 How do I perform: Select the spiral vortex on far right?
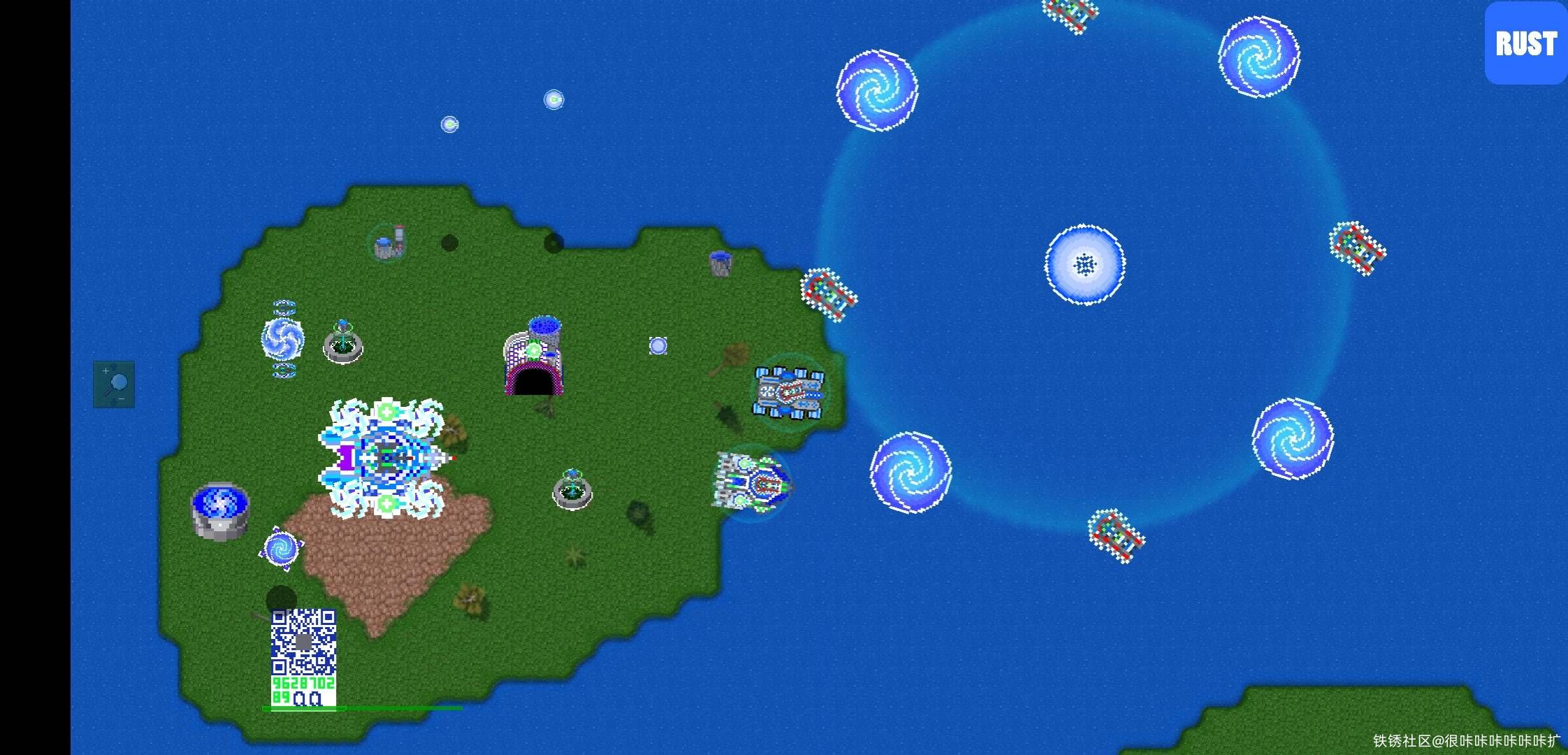pos(1293,437)
